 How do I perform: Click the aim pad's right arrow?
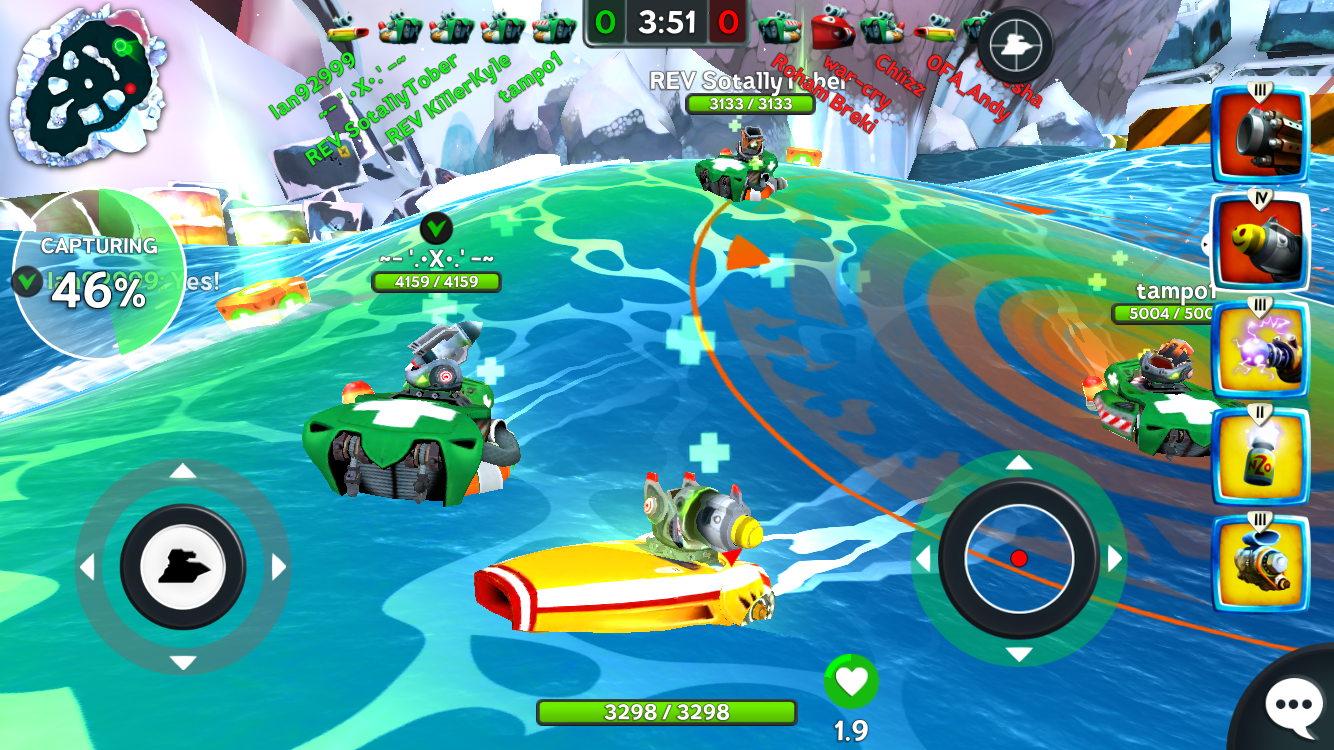pyautogui.click(x=1115, y=559)
